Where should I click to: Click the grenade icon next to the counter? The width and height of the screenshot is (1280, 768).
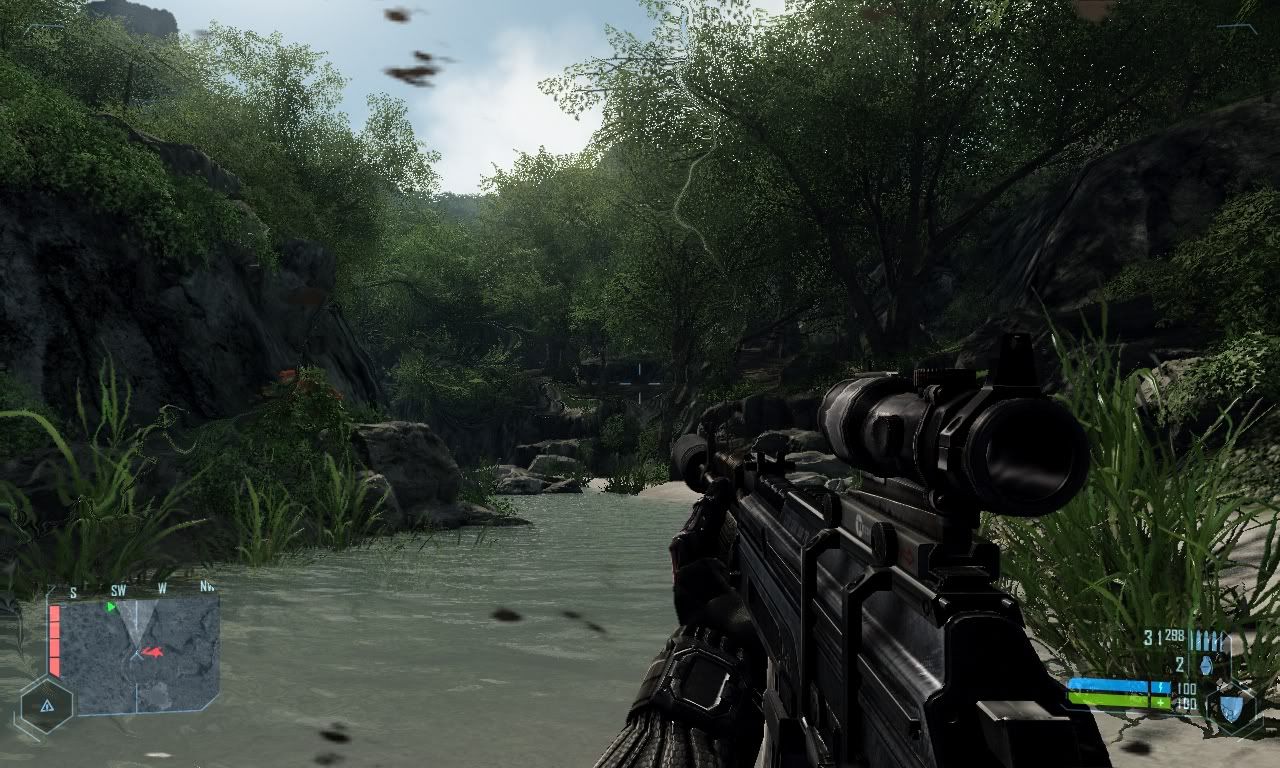[x=1206, y=665]
